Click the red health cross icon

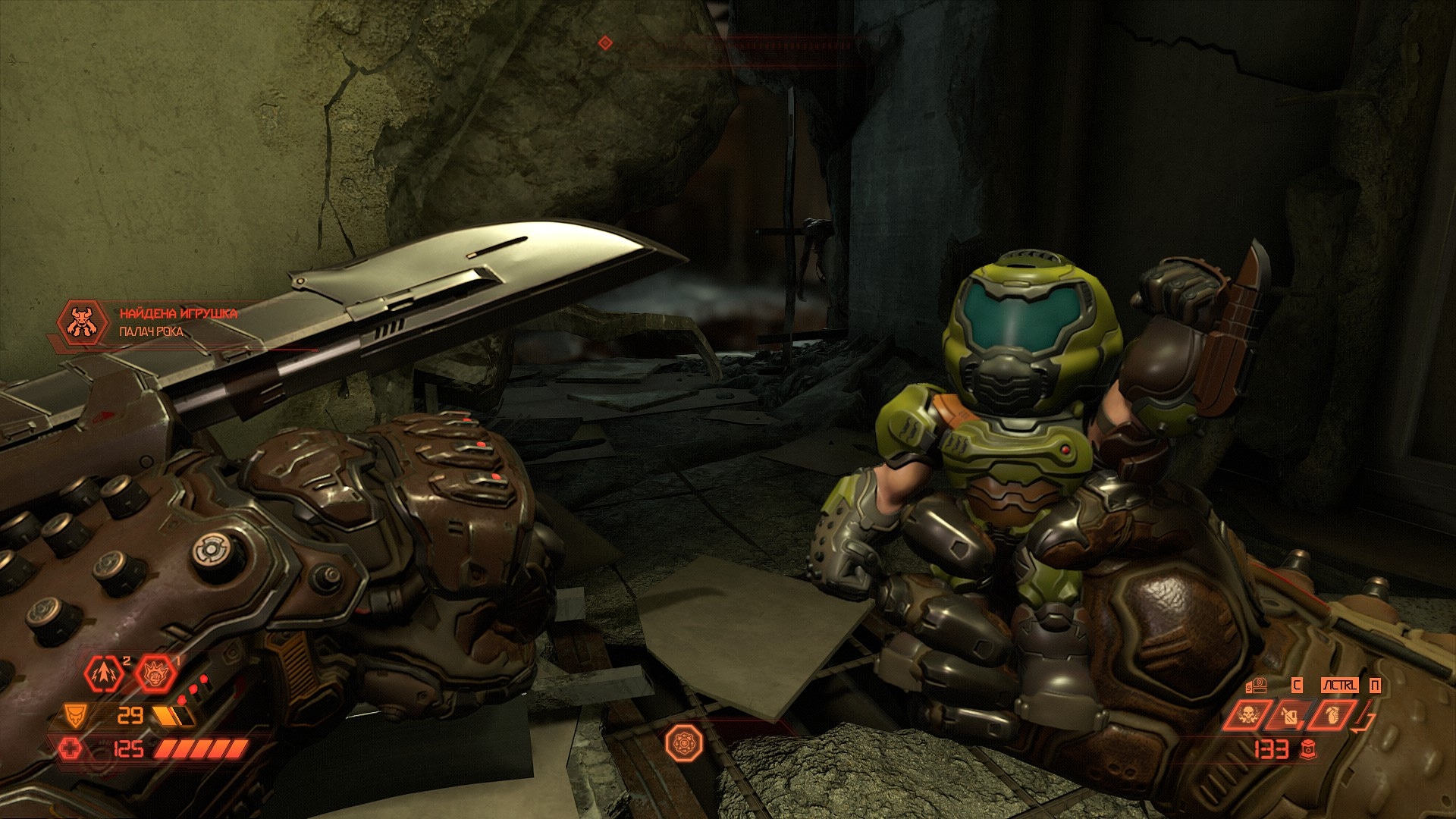click(x=71, y=748)
